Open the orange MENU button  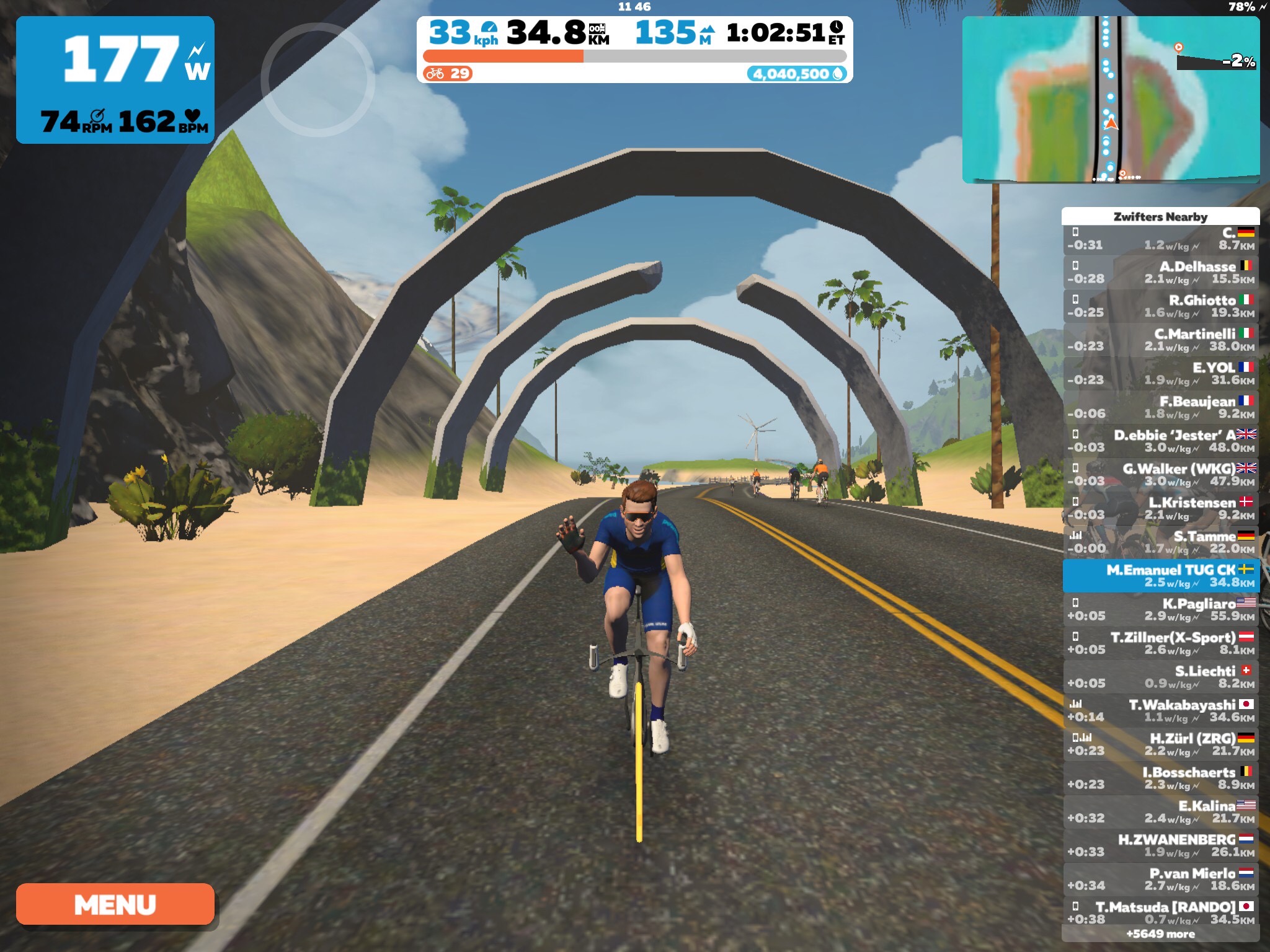[x=115, y=904]
